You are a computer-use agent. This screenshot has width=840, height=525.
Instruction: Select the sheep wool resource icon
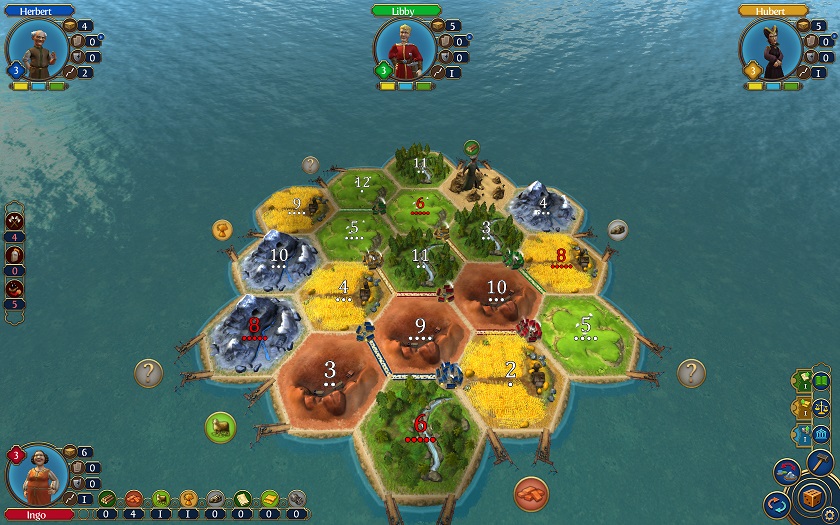pyautogui.click(x=160, y=498)
